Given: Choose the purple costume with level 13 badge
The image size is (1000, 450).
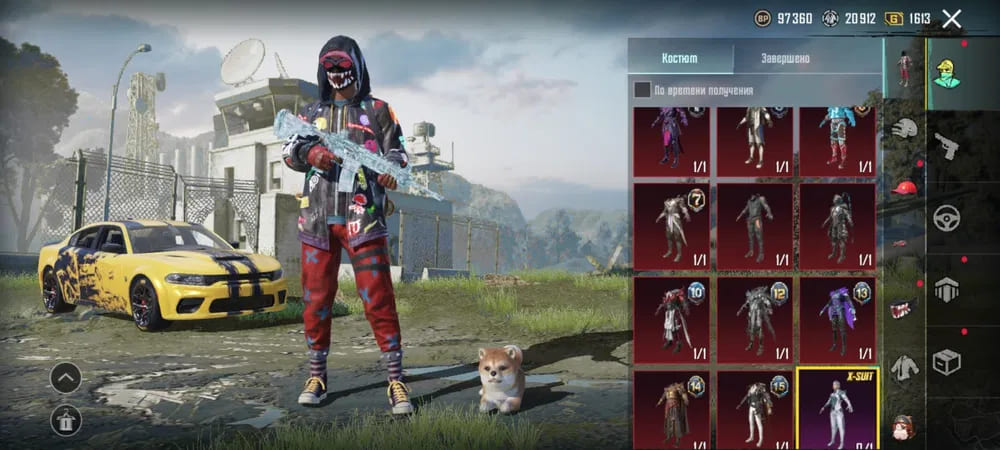Looking at the screenshot, I should [x=837, y=318].
